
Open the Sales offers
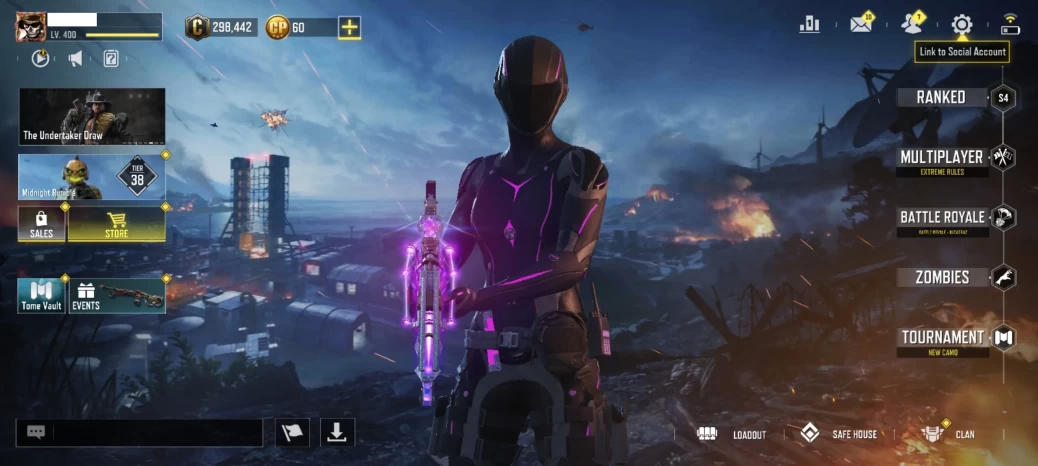42,224
